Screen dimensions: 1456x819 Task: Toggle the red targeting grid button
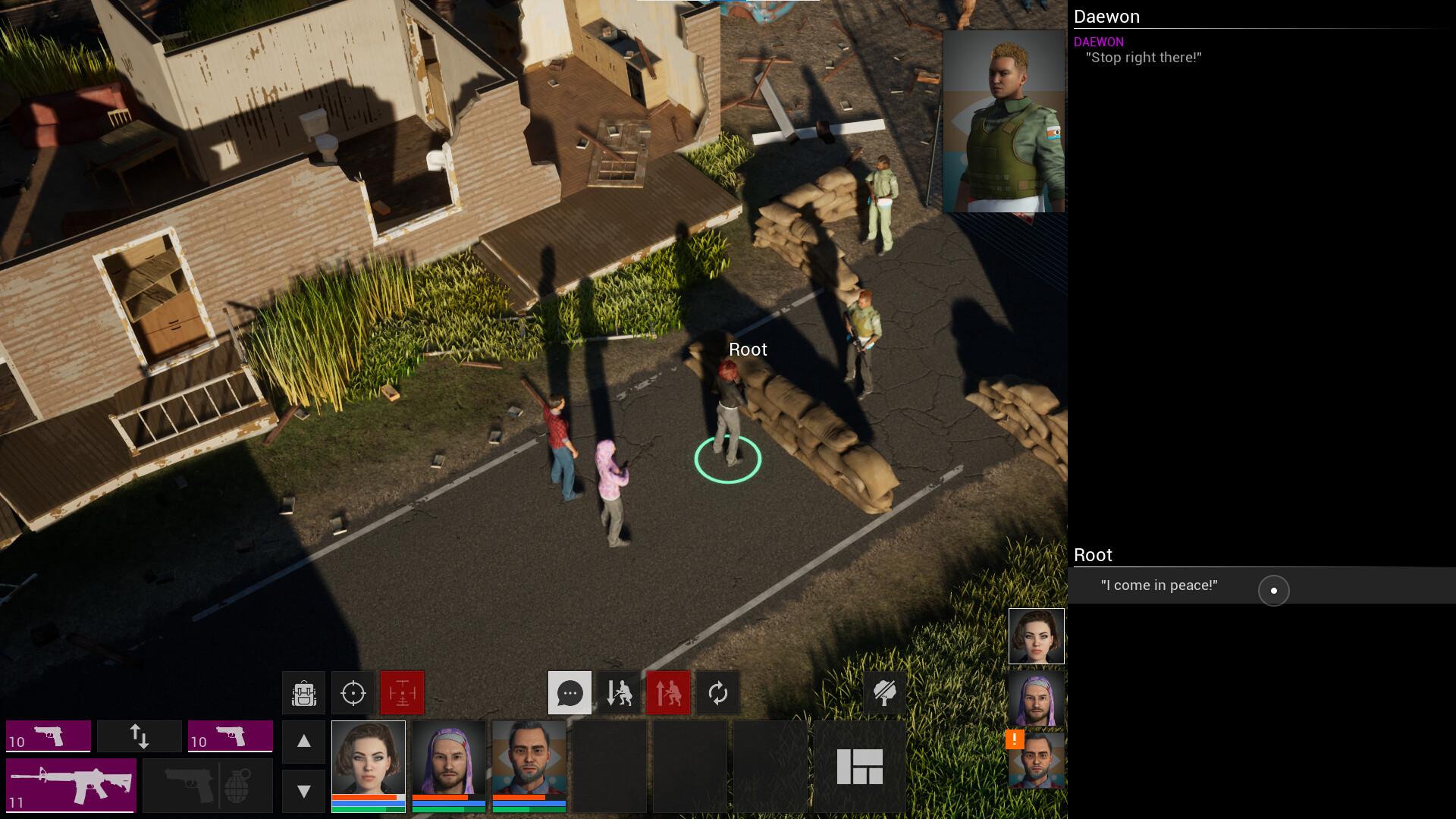click(x=403, y=693)
